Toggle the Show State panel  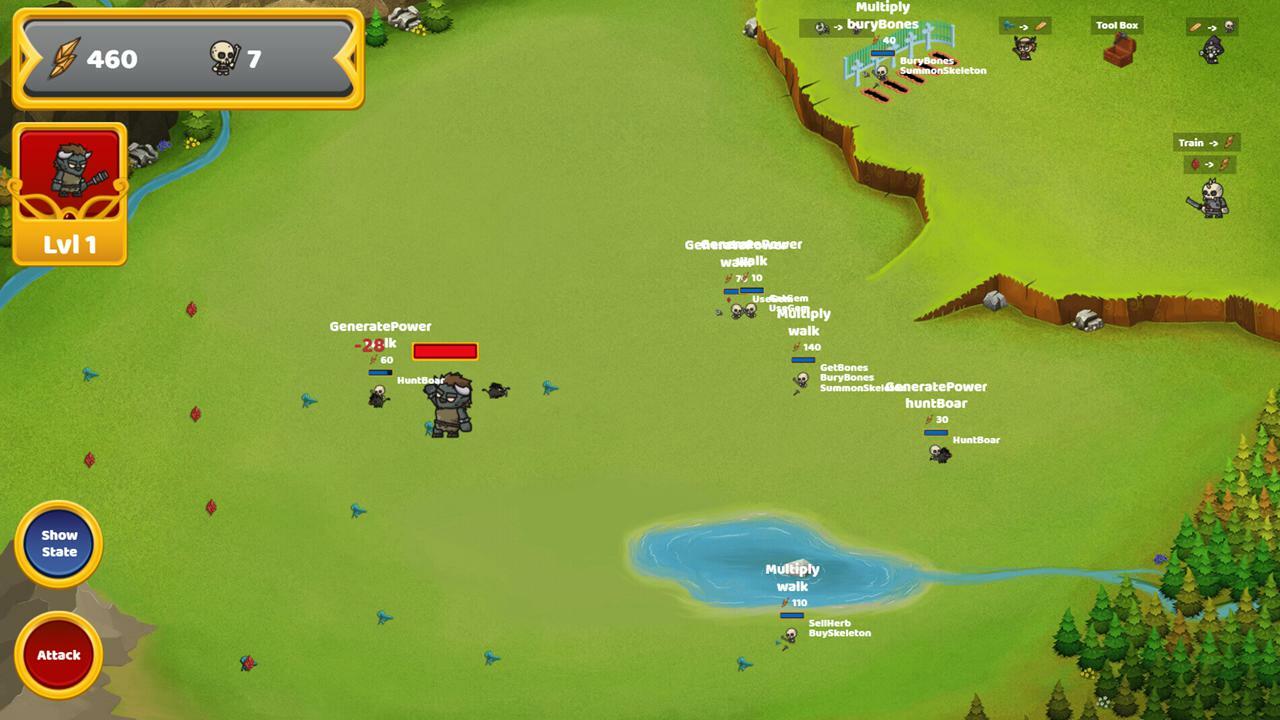click(58, 543)
